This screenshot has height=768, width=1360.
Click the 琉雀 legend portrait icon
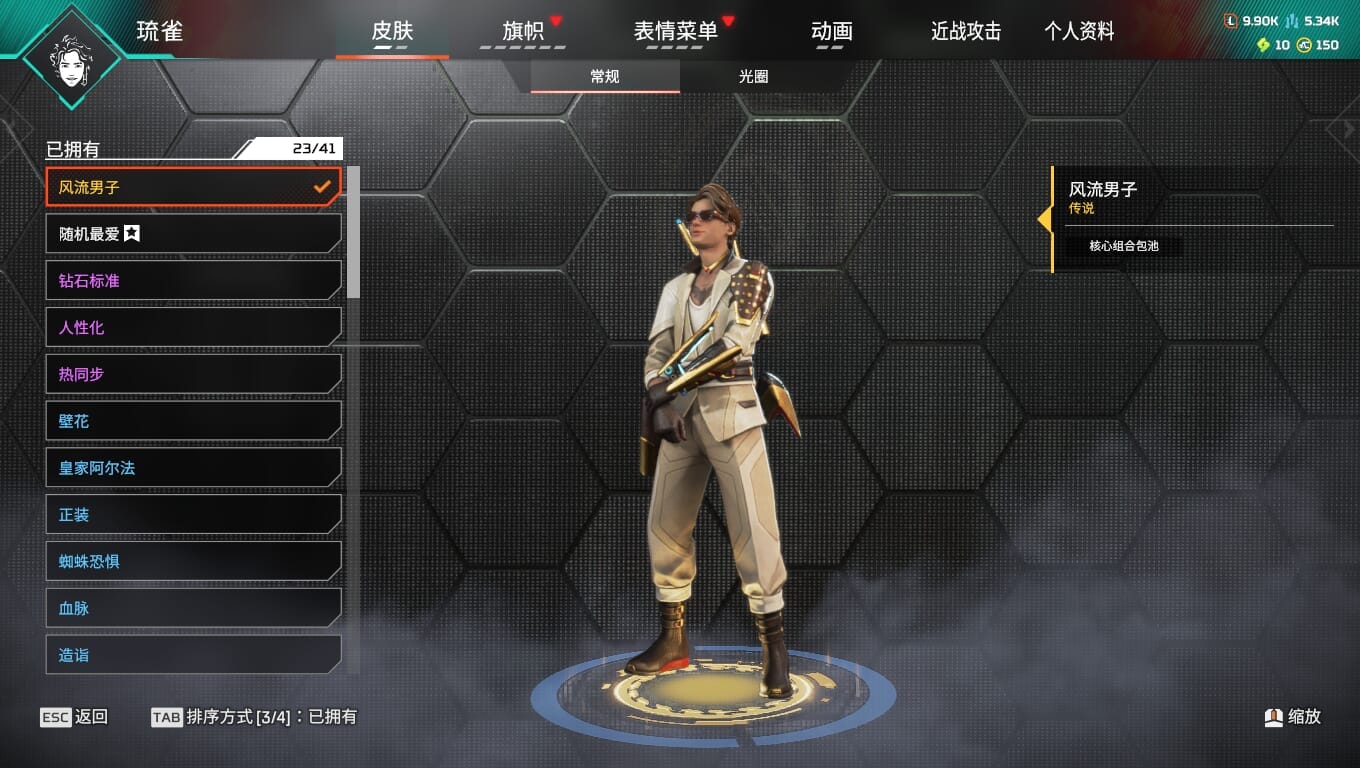pos(71,56)
